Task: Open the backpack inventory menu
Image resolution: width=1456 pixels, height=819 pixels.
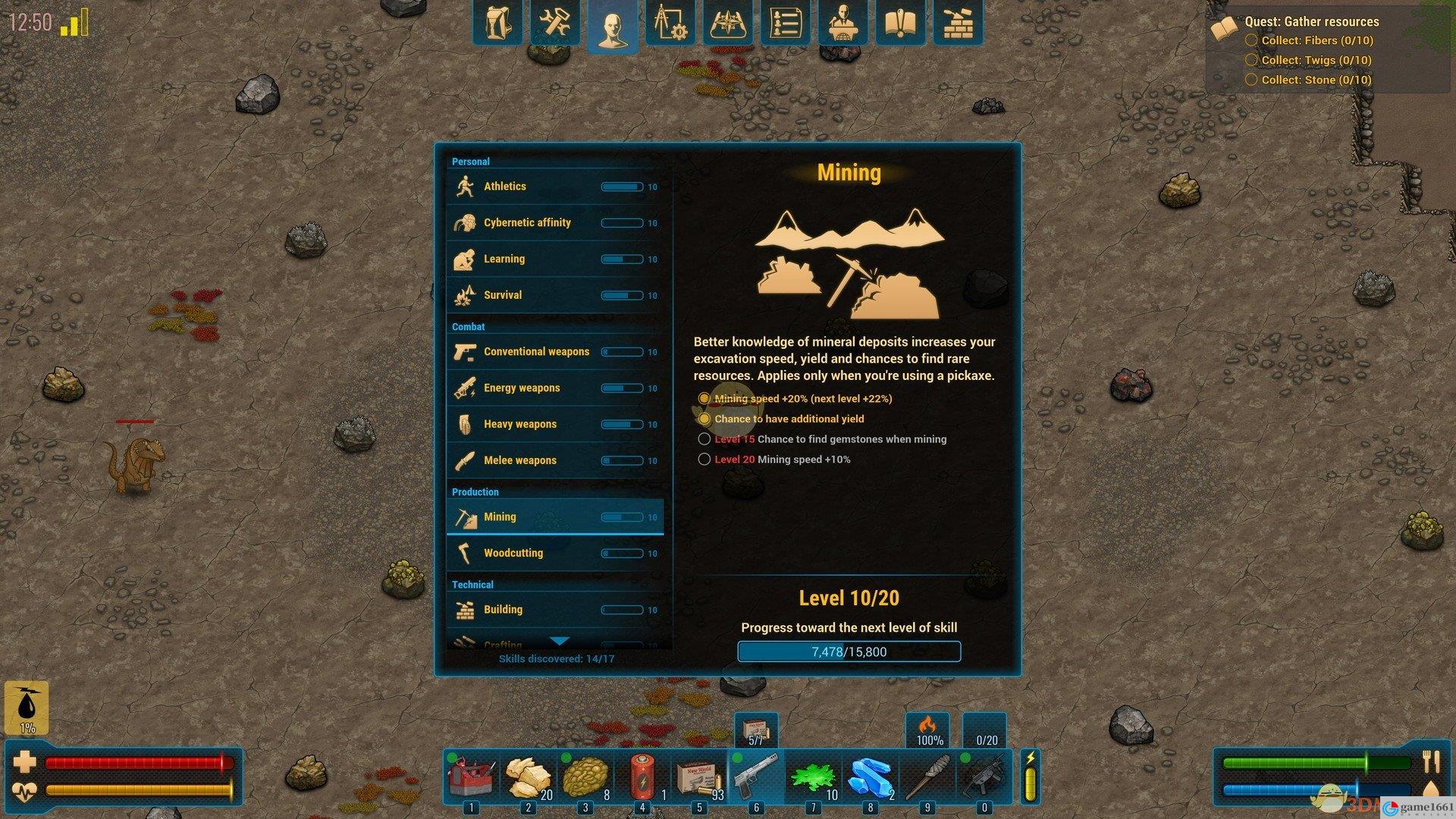Action: click(498, 23)
